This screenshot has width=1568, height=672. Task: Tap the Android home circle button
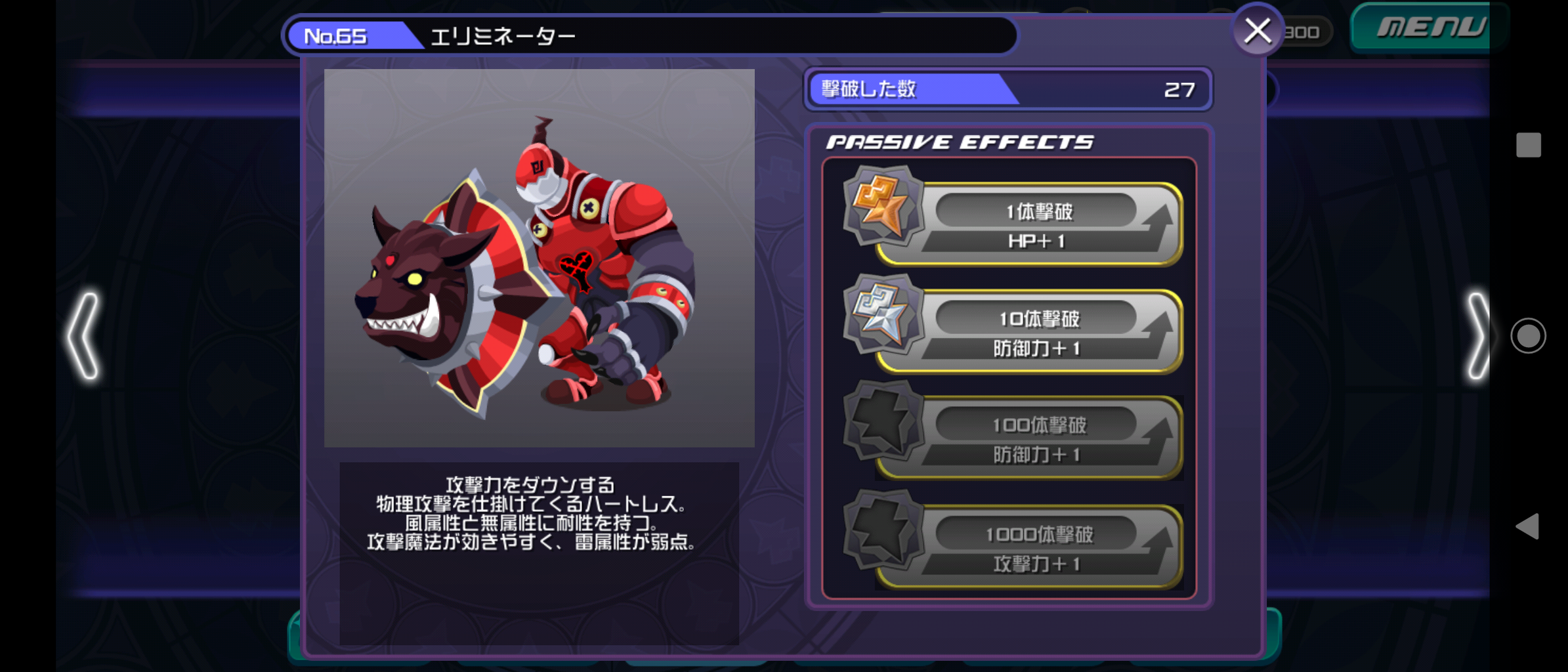[1529, 336]
